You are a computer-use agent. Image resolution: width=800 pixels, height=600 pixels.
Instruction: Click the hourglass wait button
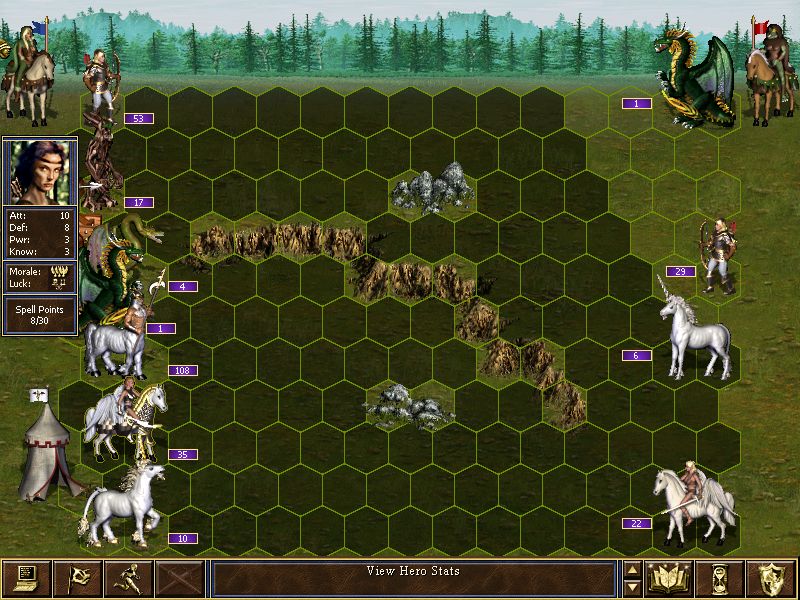coord(721,578)
